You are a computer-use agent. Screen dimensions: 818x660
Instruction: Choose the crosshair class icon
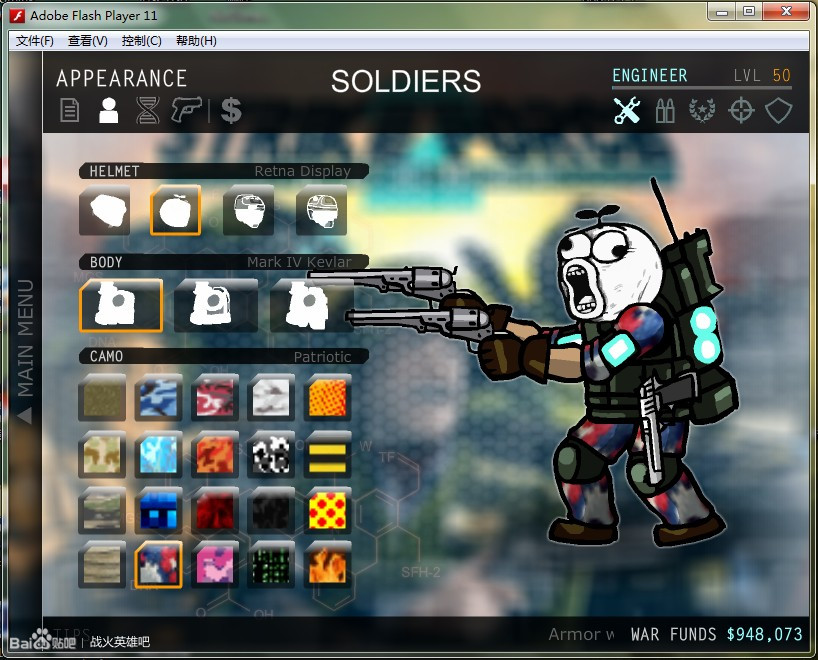741,110
